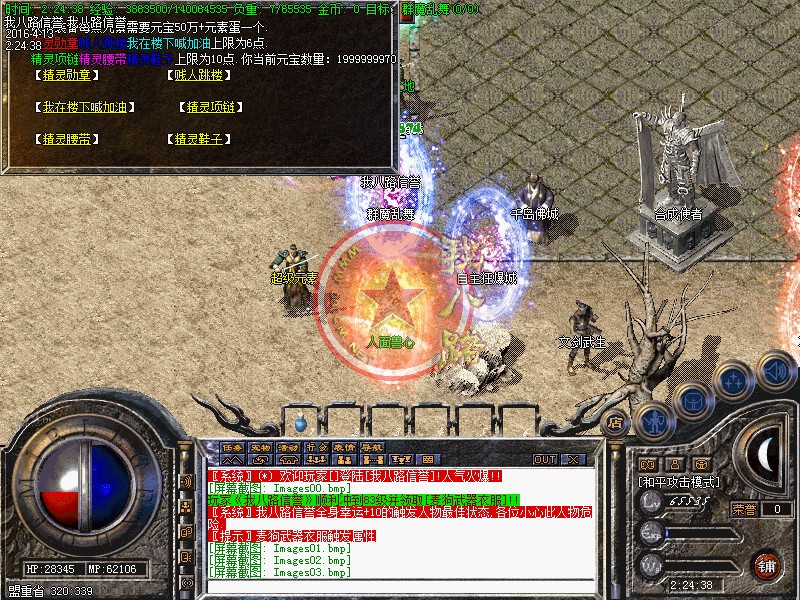Close the chat panel with X
Screen dimensions: 800x600
(573, 459)
